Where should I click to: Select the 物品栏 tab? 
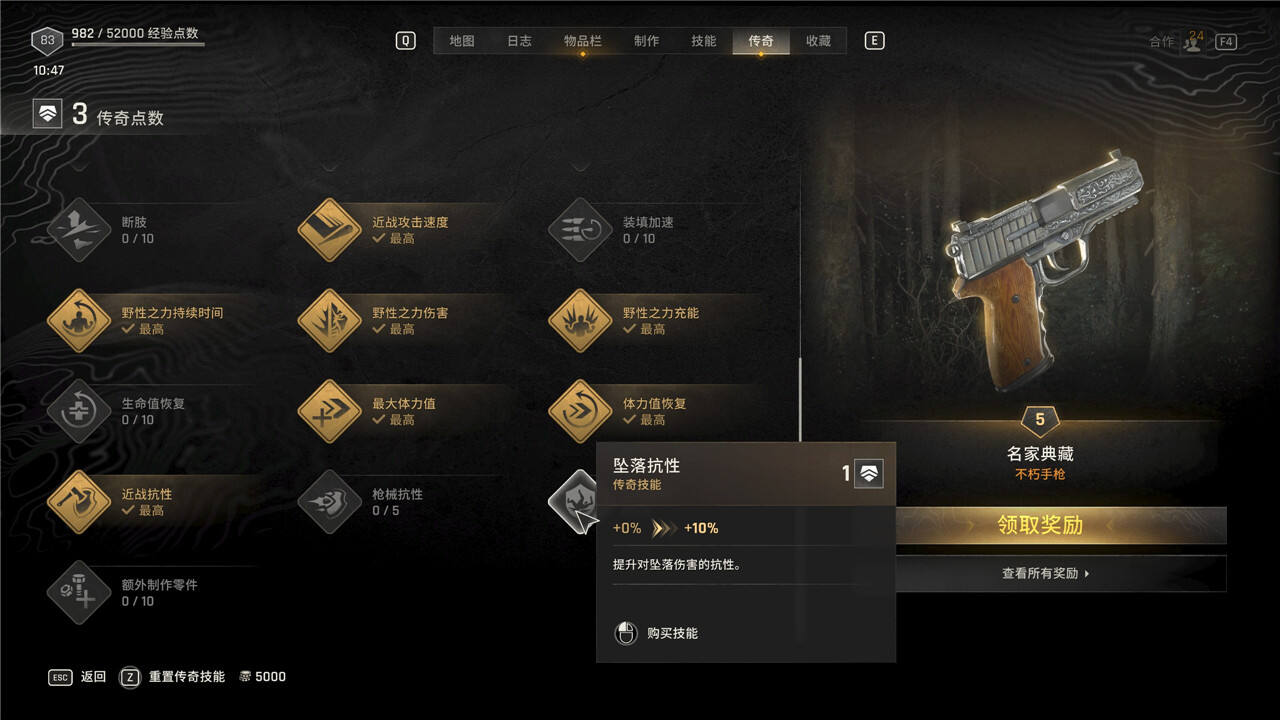click(582, 41)
